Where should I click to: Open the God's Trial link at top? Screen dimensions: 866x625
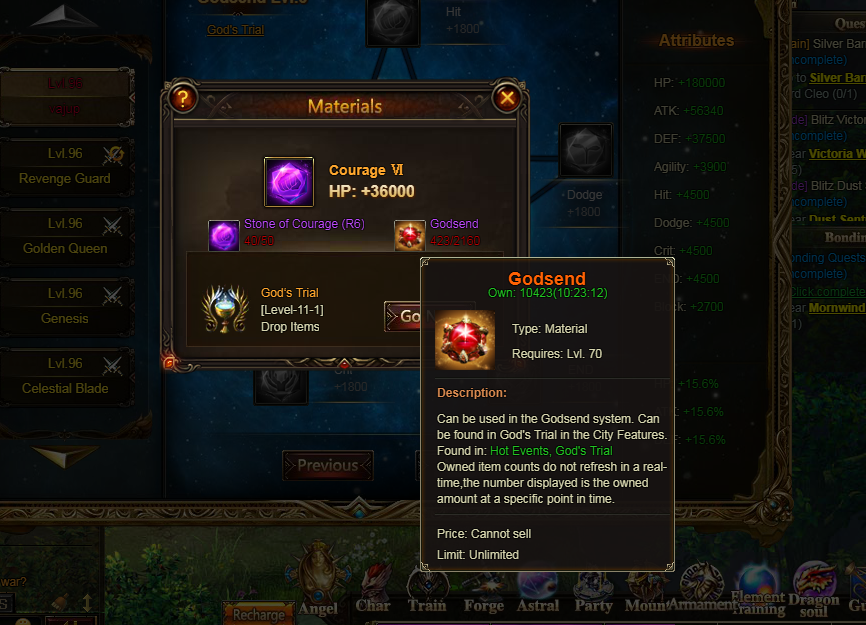pos(235,30)
